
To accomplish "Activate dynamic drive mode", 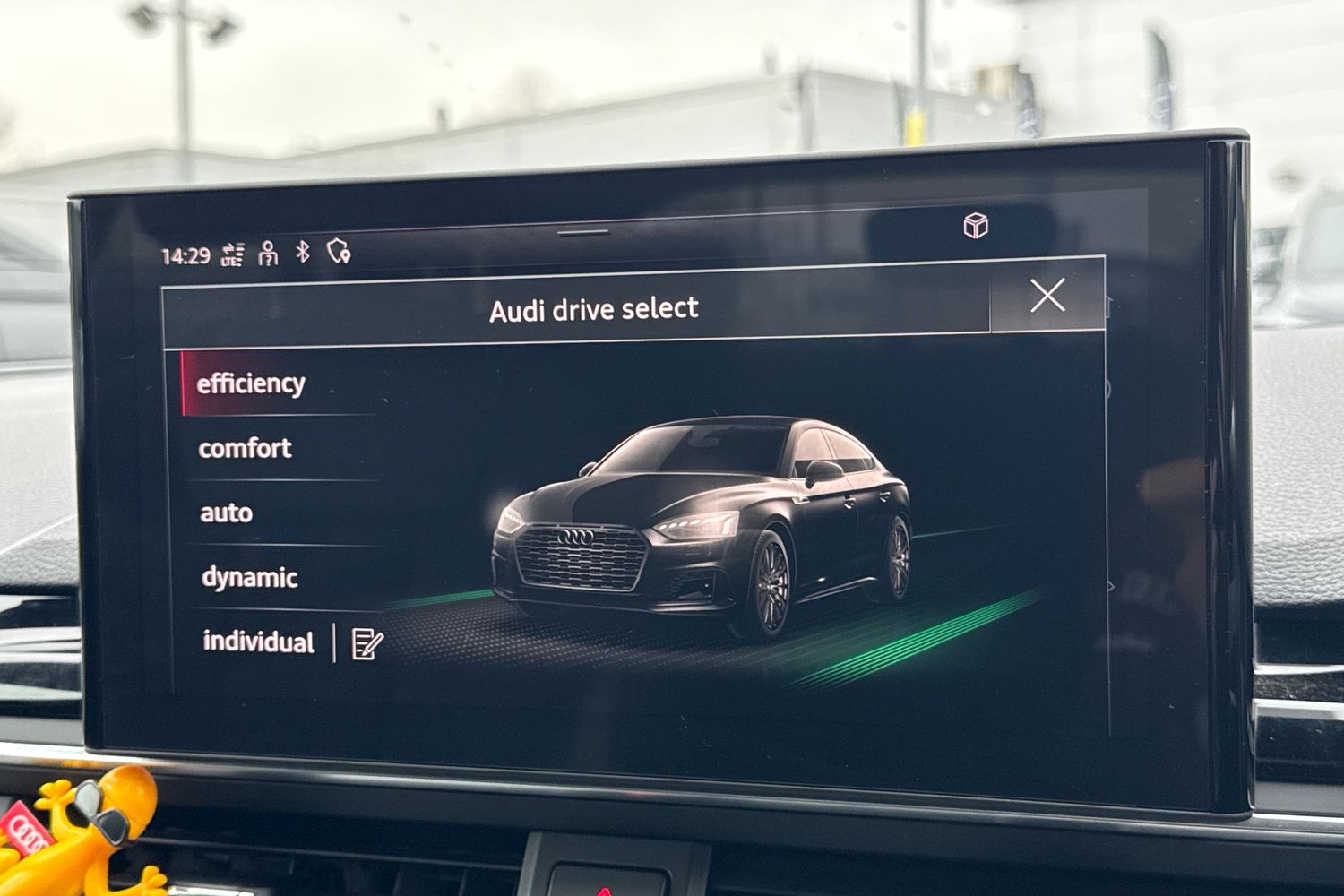I will pyautogui.click(x=248, y=577).
